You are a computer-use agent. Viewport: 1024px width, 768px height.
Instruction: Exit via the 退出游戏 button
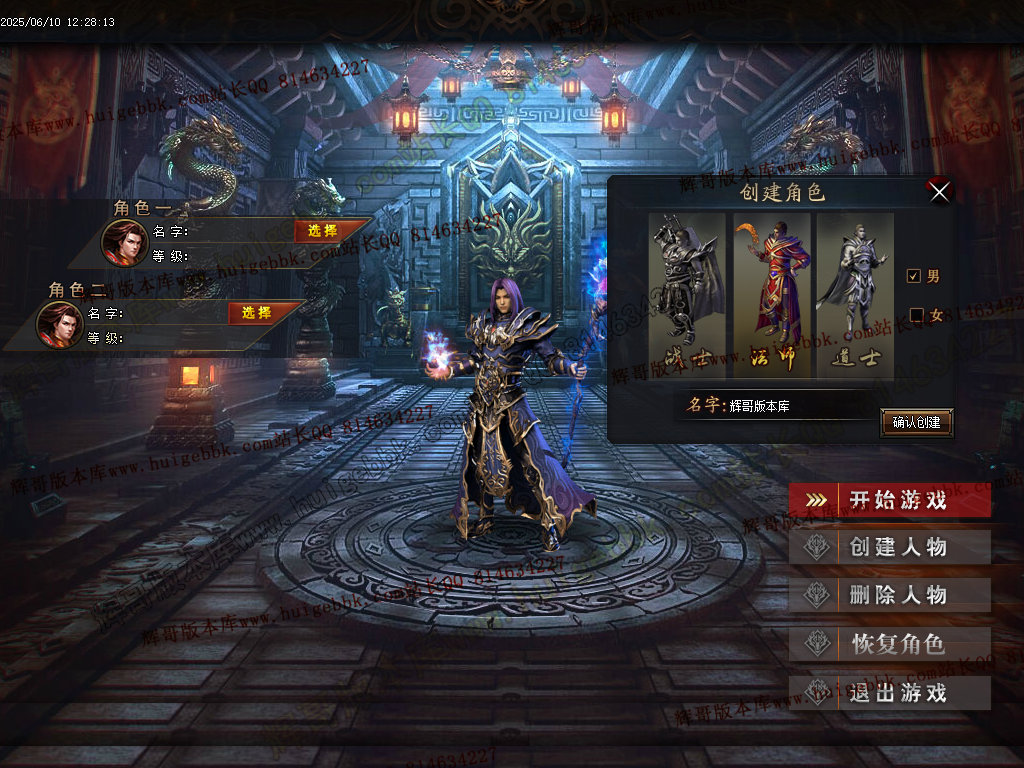coord(890,693)
